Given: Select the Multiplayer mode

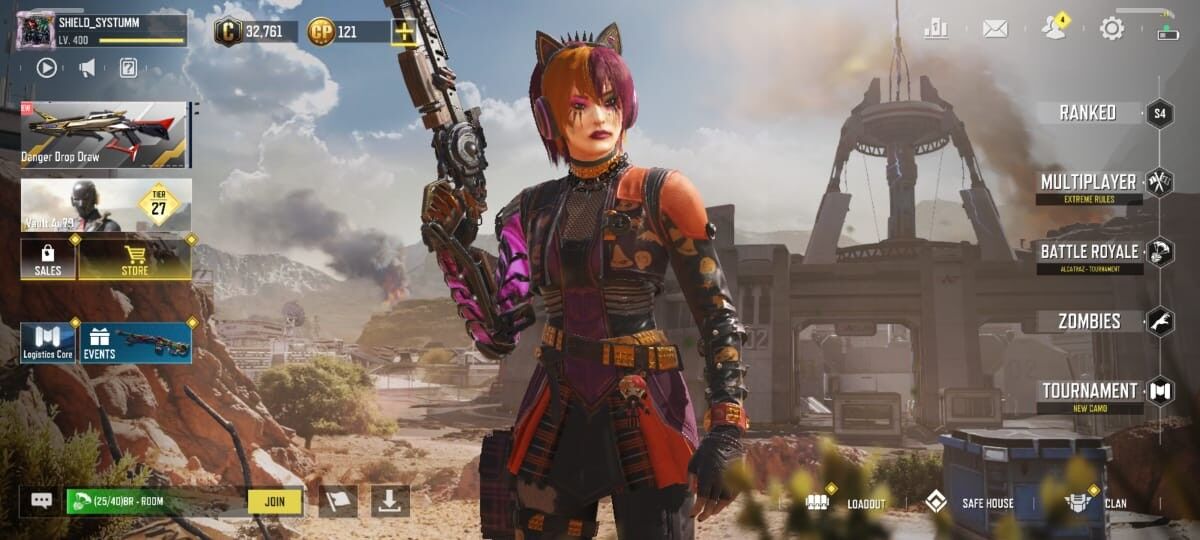Looking at the screenshot, I should coord(1088,183).
